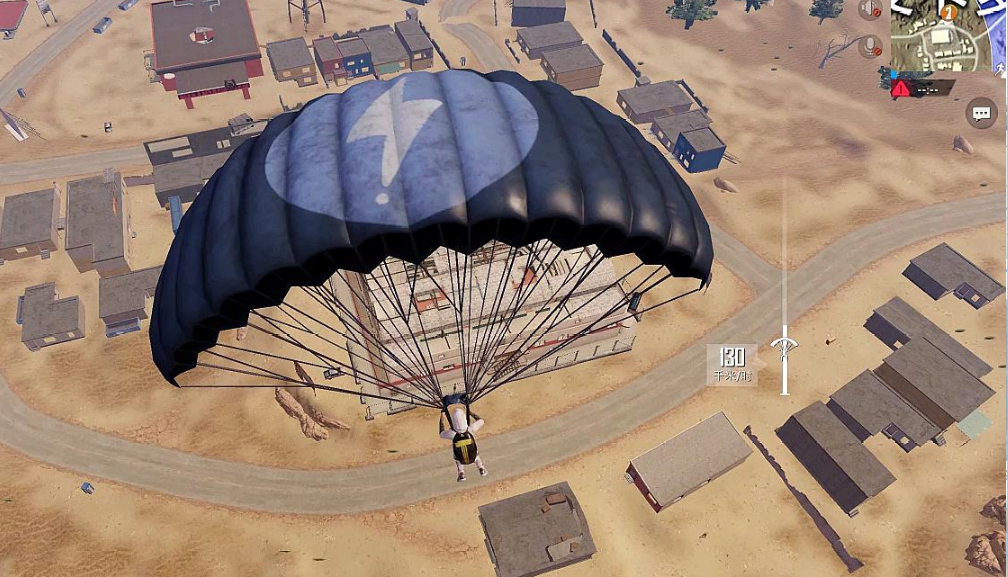Open the quick chat speech bubble
Image resolution: width=1008 pixels, height=577 pixels.
pyautogui.click(x=981, y=114)
